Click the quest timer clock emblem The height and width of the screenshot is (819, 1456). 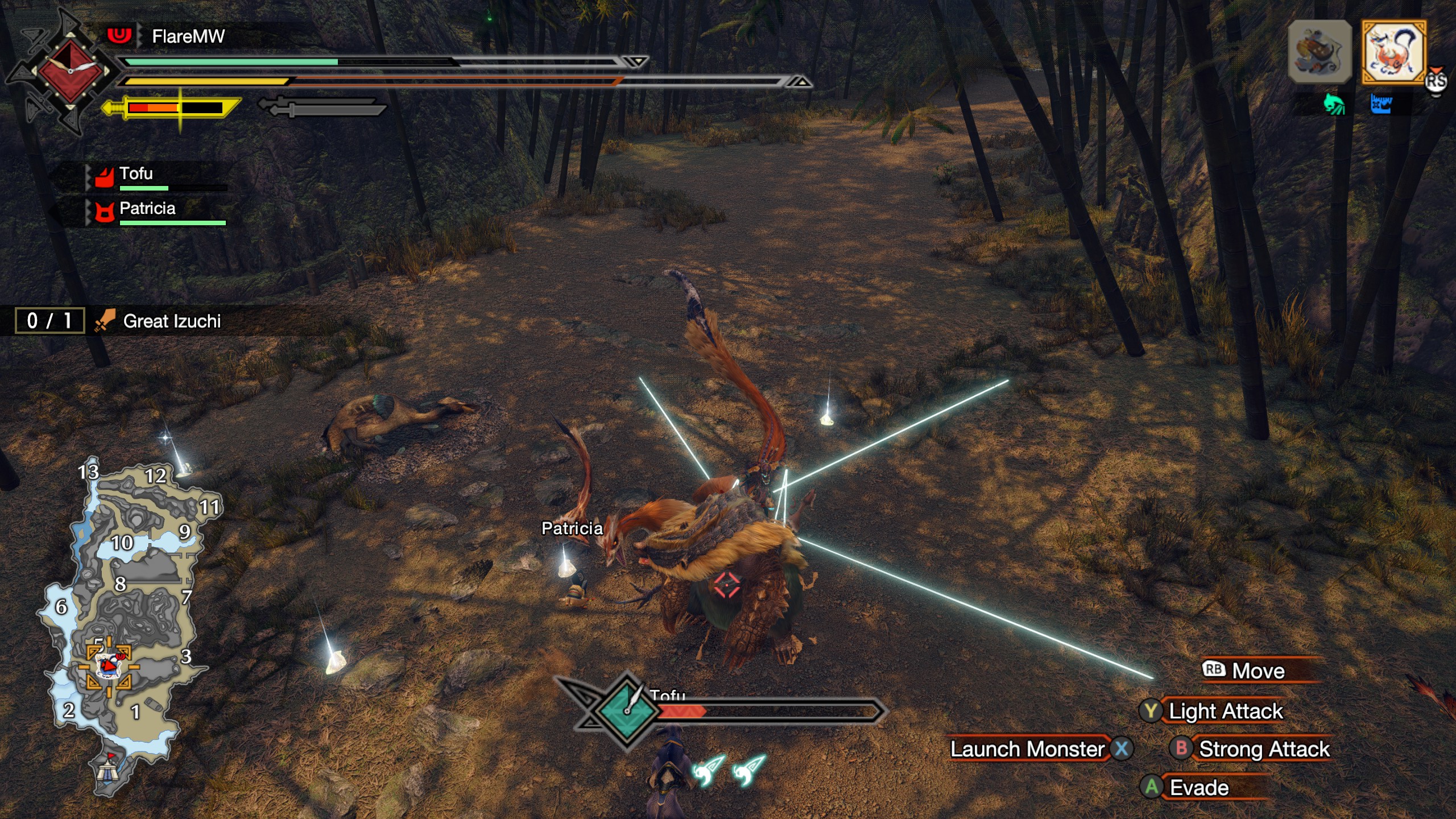pyautogui.click(x=70, y=71)
